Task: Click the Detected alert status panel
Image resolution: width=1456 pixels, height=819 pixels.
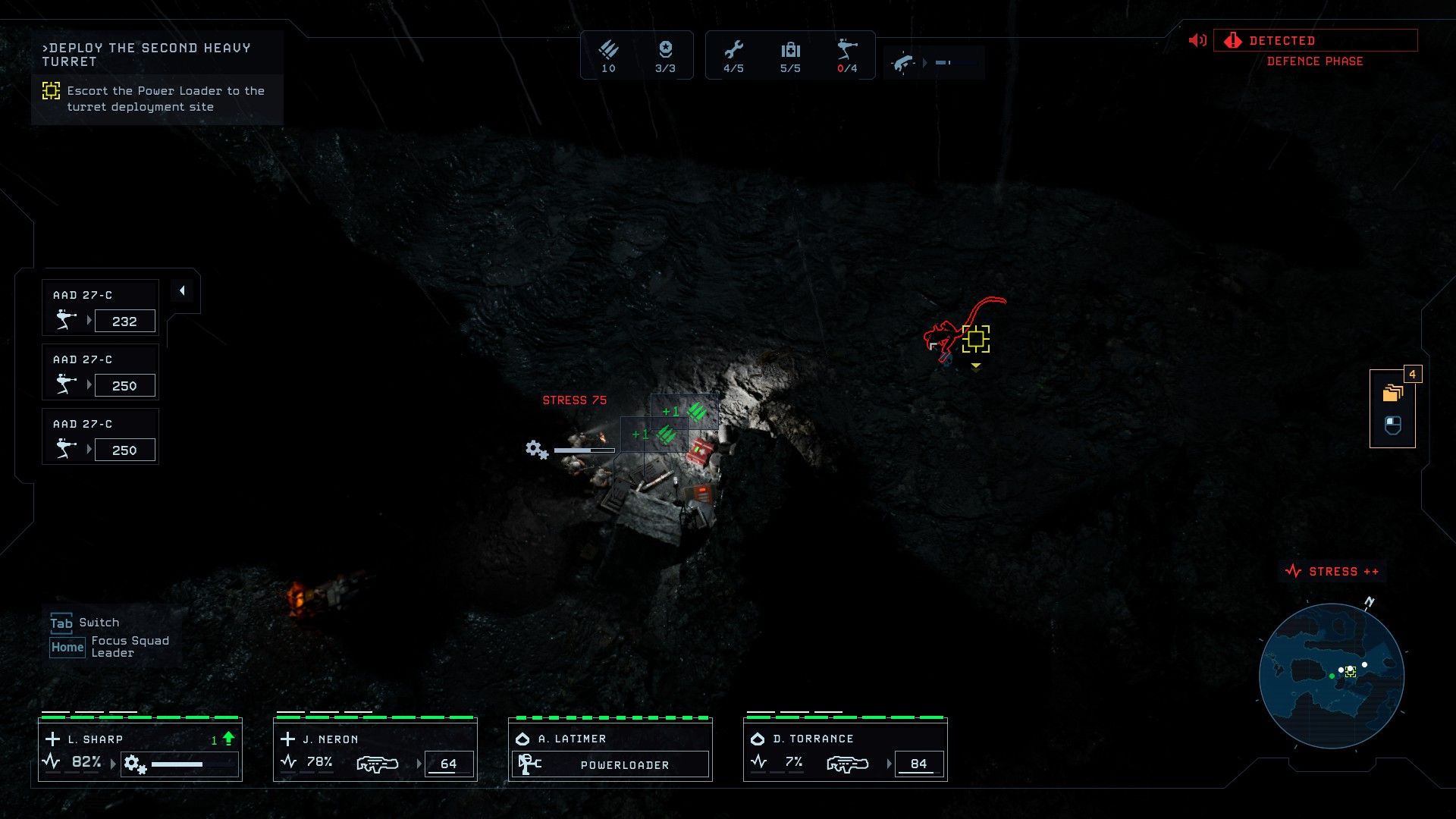Action: [x=1315, y=41]
